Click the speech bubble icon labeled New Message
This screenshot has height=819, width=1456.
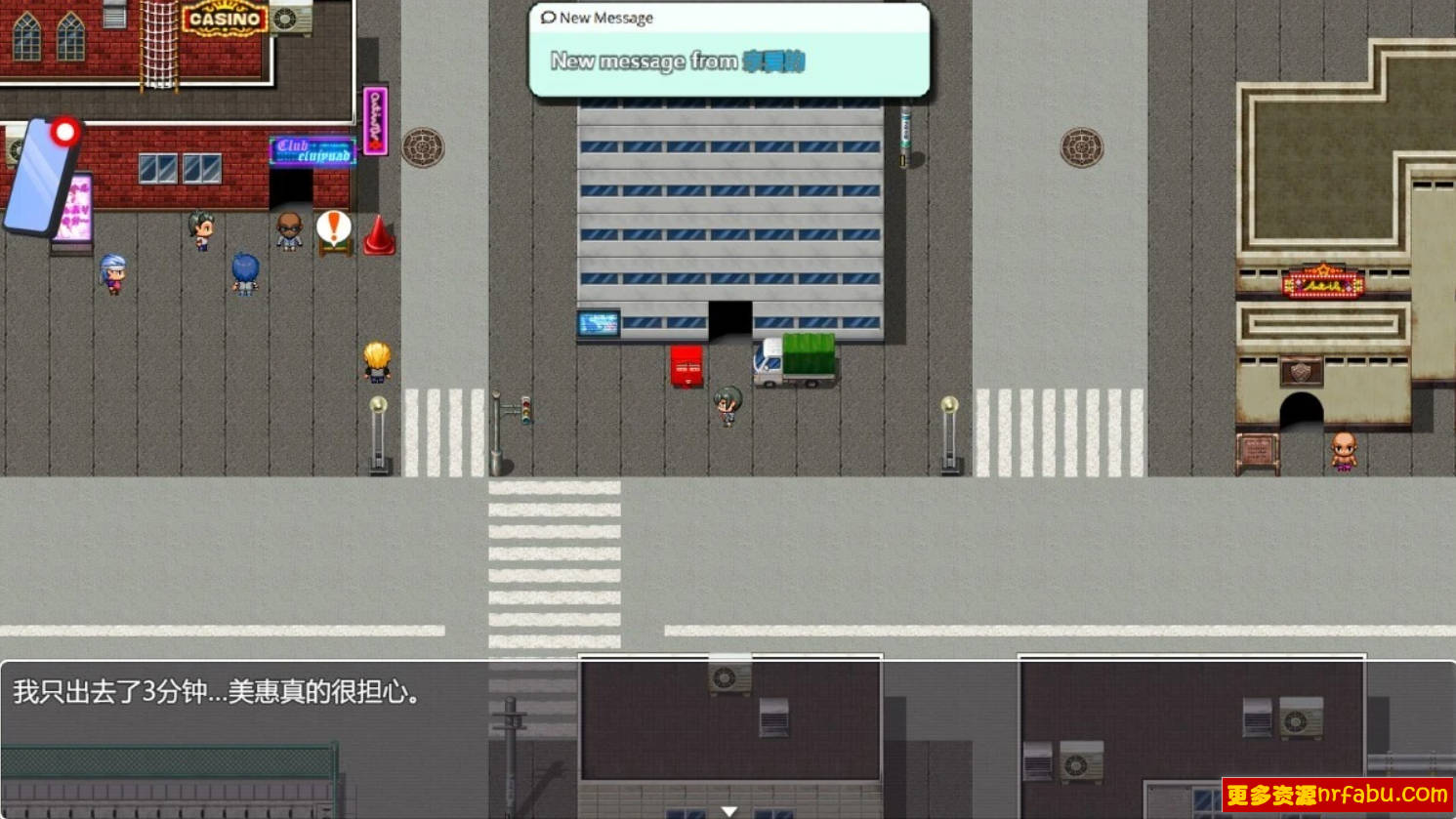click(x=548, y=17)
